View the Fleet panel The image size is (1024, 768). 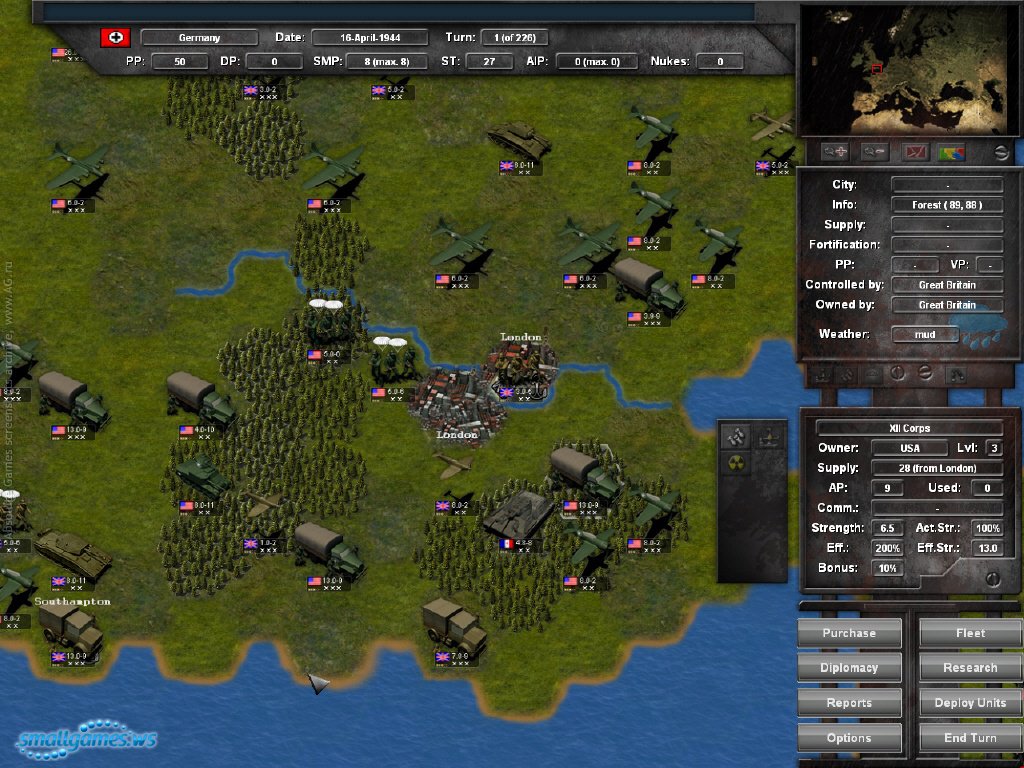[x=970, y=633]
